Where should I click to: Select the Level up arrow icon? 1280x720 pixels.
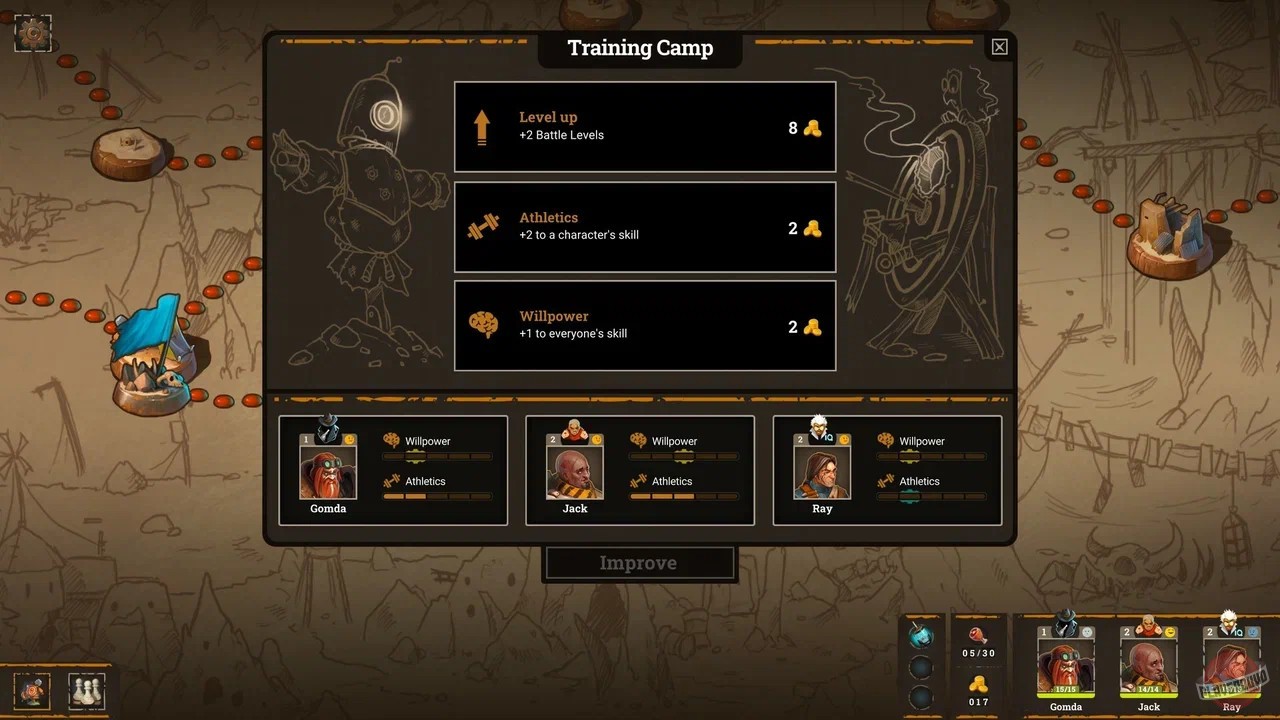[x=483, y=125]
